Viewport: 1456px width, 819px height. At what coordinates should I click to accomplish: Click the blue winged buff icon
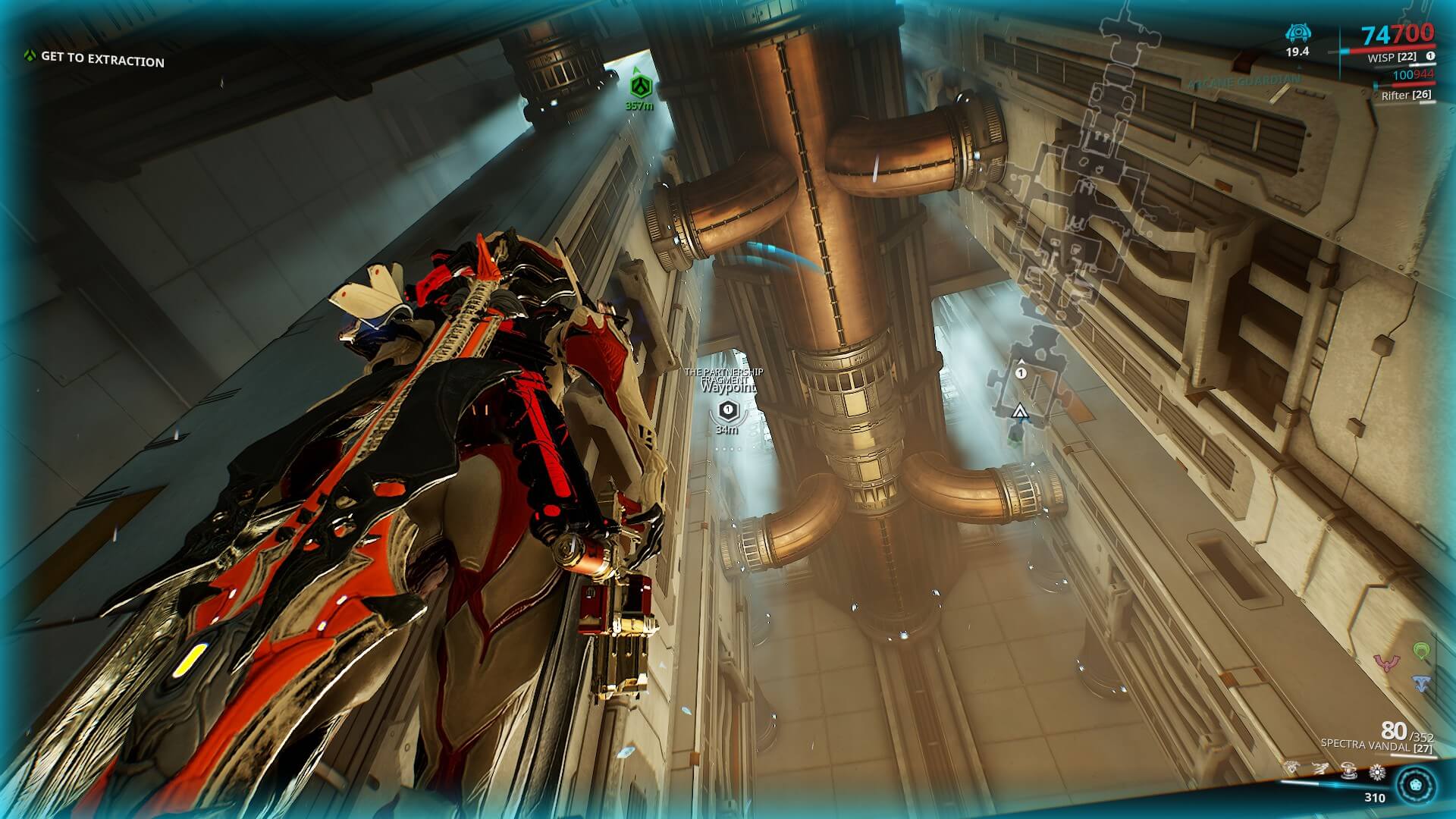point(1422,684)
